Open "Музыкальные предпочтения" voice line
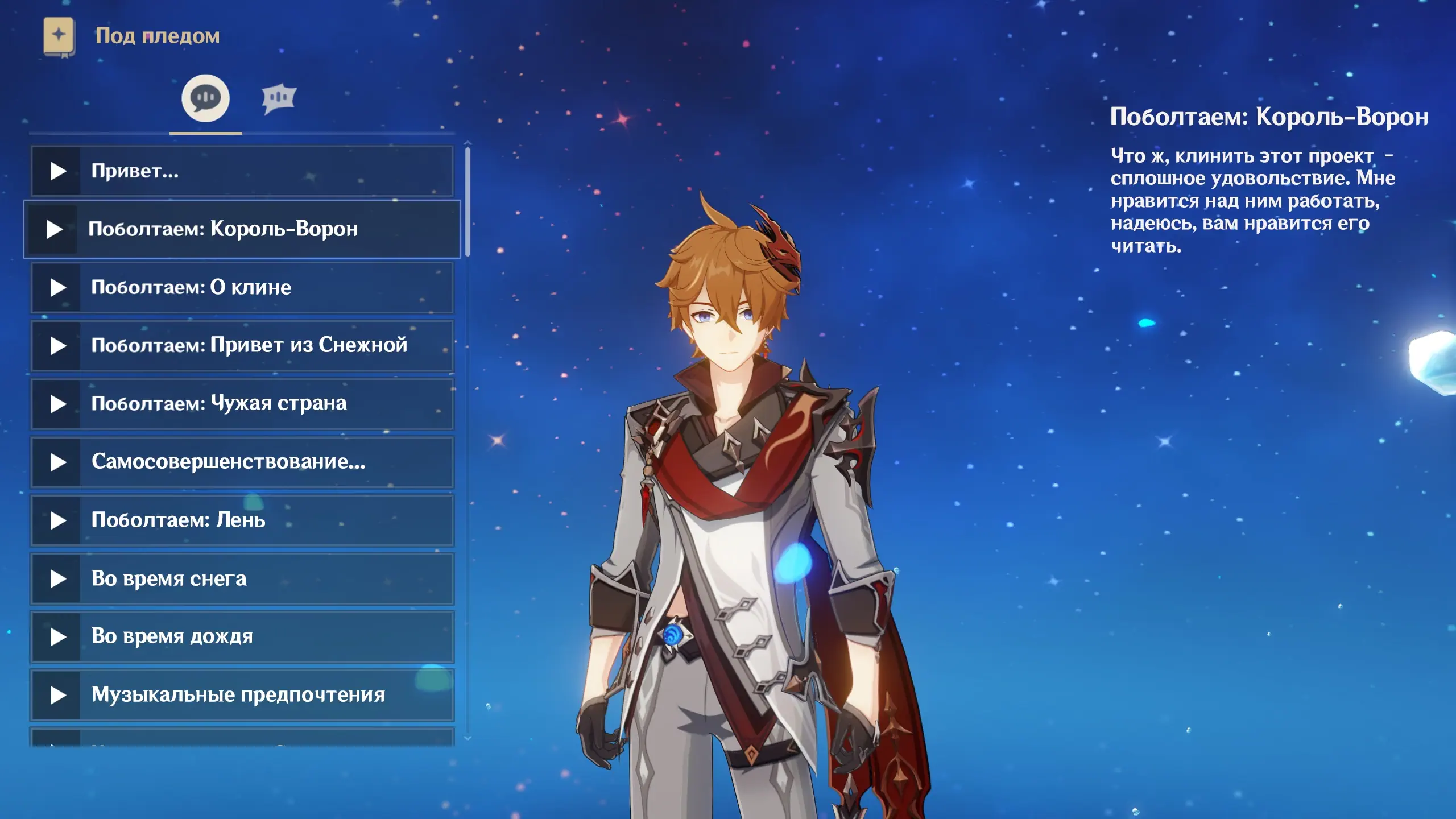The image size is (1456, 819). 242,695
